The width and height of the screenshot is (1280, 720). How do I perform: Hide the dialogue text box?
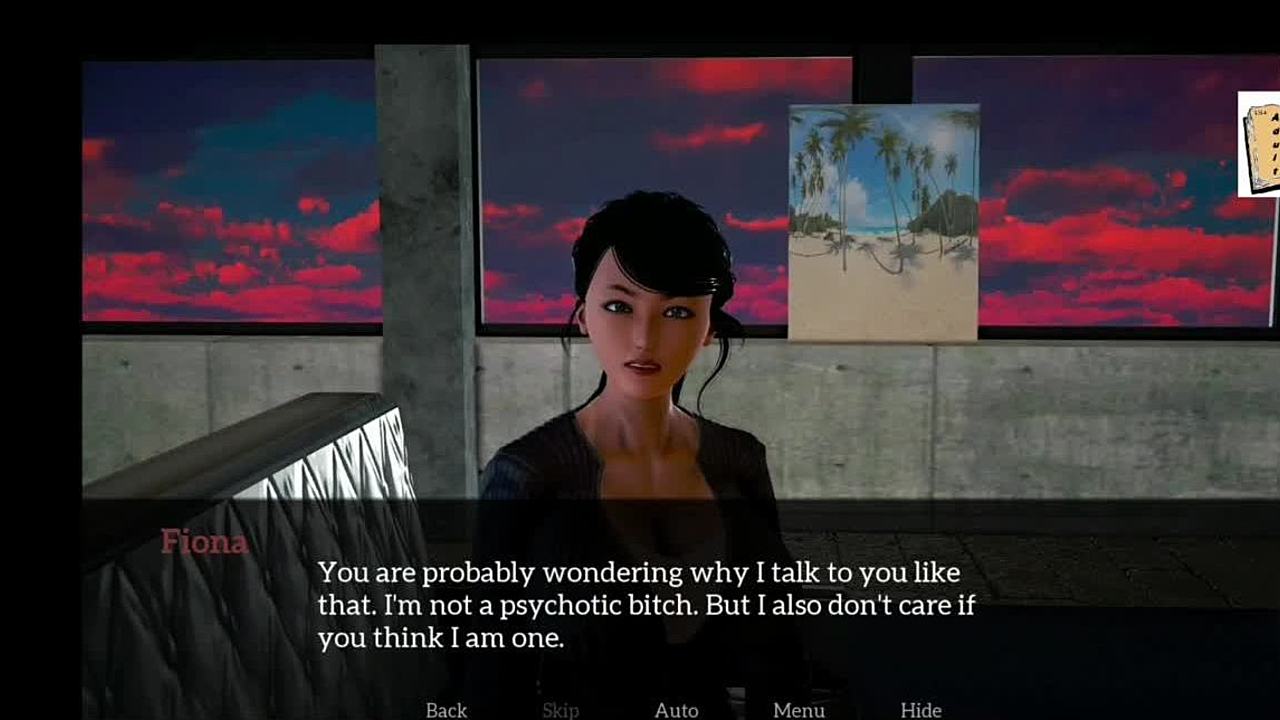coord(920,710)
